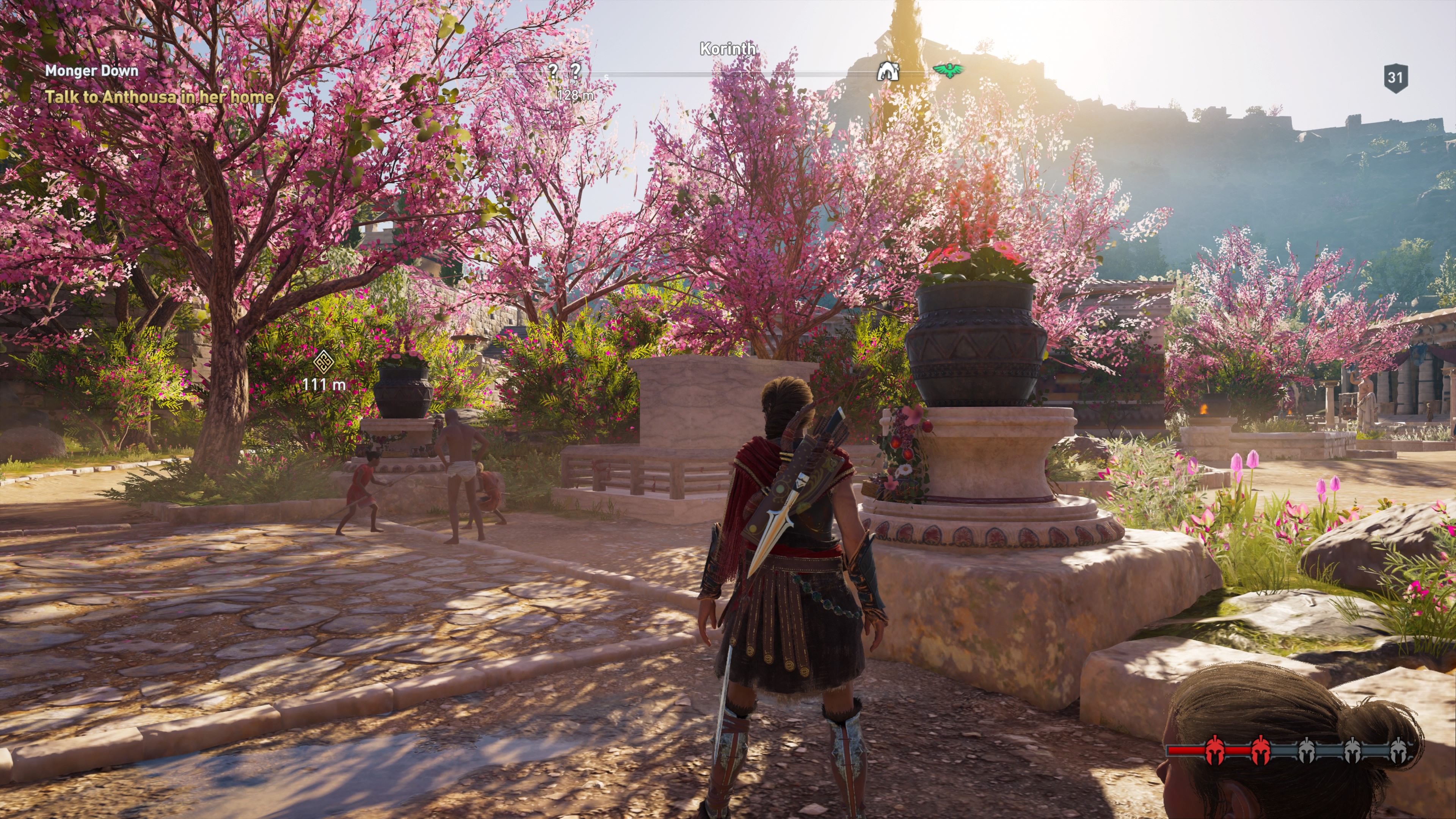The image size is (1456, 819).
Task: Select the Talk to Anthousa objective text
Action: (x=159, y=97)
